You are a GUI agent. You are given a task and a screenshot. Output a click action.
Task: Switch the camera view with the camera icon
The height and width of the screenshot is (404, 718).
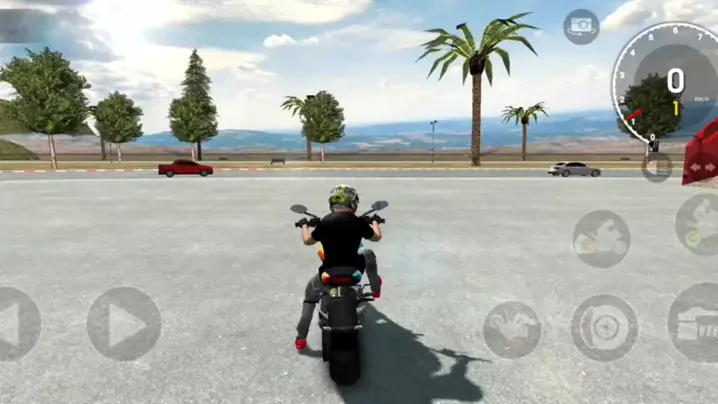pos(581,27)
